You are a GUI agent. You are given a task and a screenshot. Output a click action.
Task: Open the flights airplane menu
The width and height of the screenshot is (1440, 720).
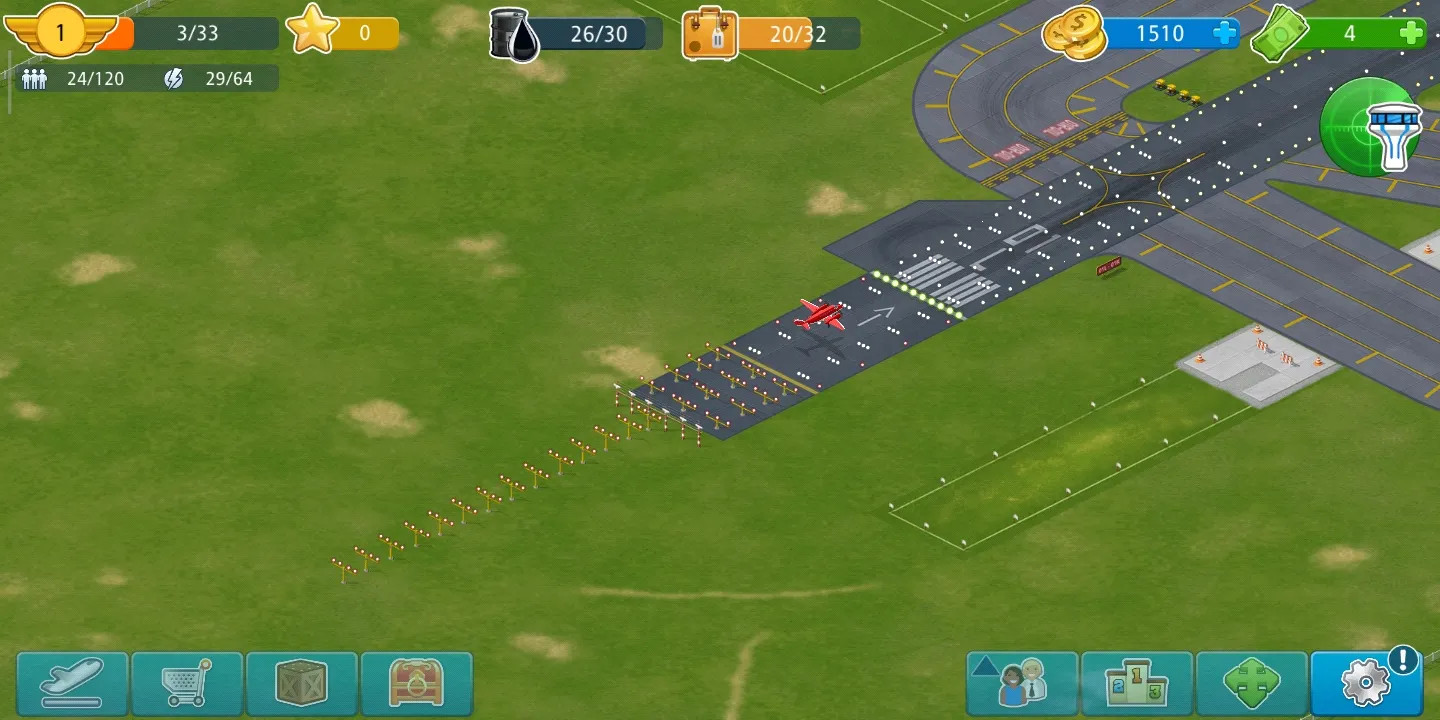pyautogui.click(x=72, y=682)
